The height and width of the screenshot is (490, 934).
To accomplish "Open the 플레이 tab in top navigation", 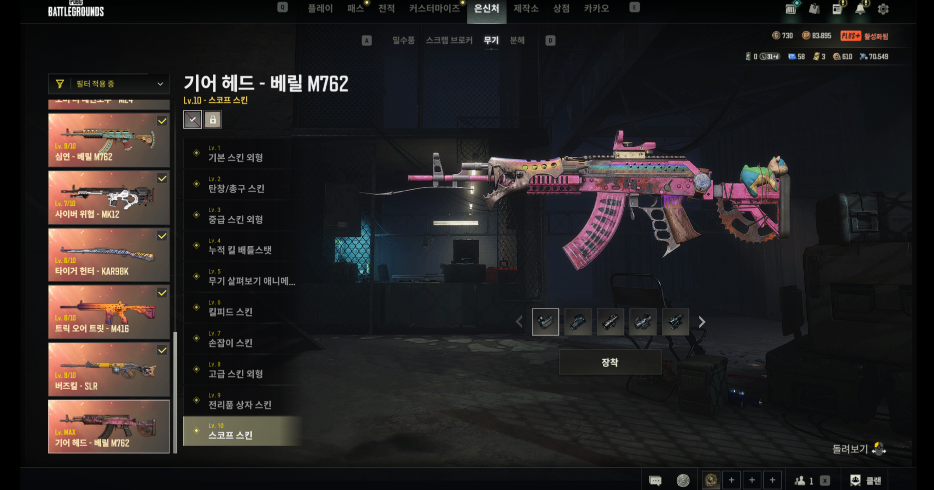I will [320, 8].
